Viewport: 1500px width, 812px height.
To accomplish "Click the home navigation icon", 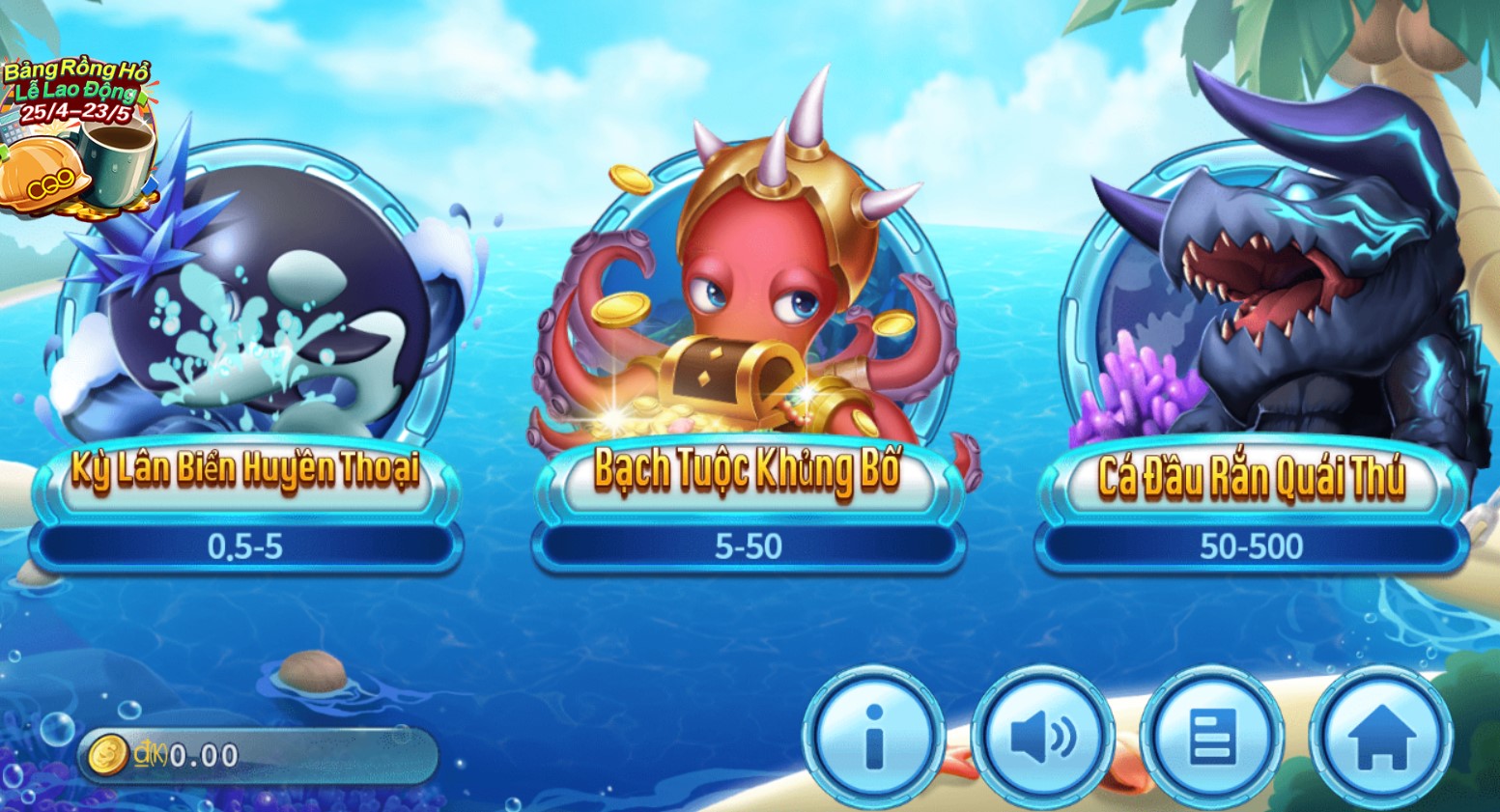I will tap(1381, 738).
